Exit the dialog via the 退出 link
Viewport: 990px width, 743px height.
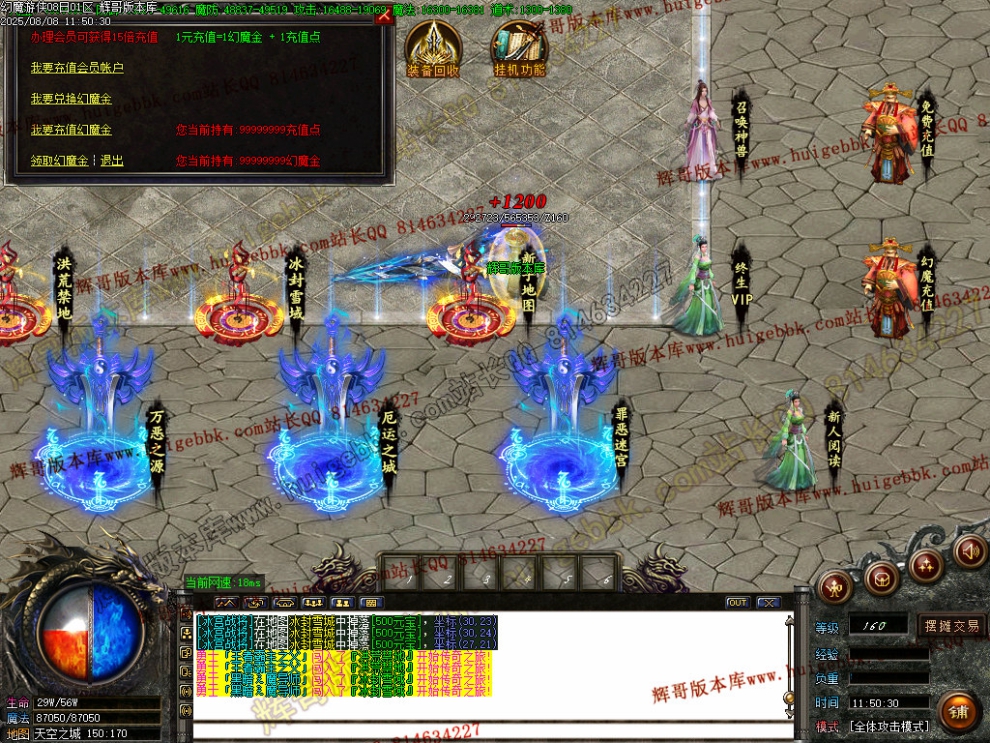click(112, 161)
